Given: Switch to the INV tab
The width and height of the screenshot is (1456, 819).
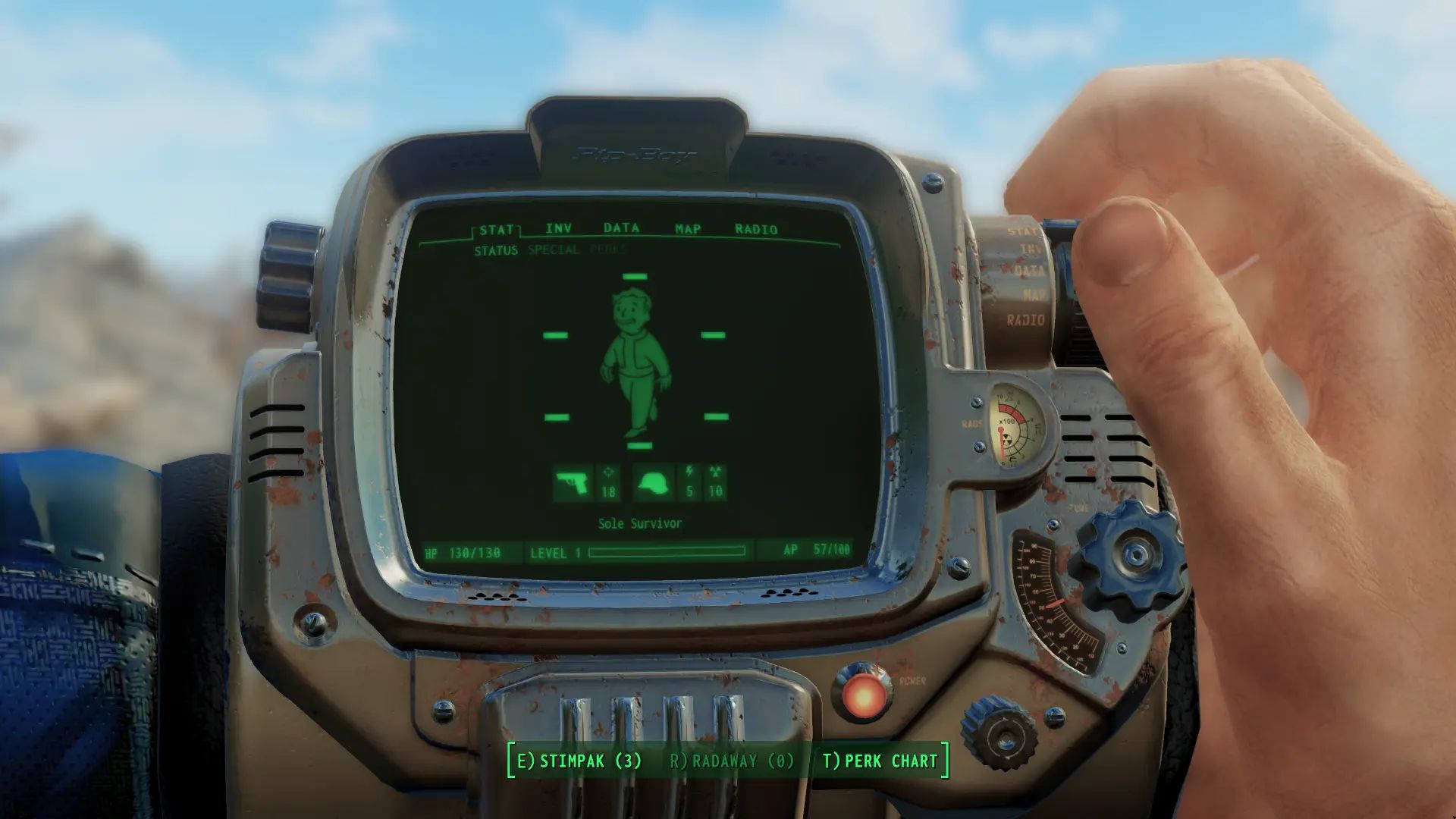Looking at the screenshot, I should tap(557, 228).
